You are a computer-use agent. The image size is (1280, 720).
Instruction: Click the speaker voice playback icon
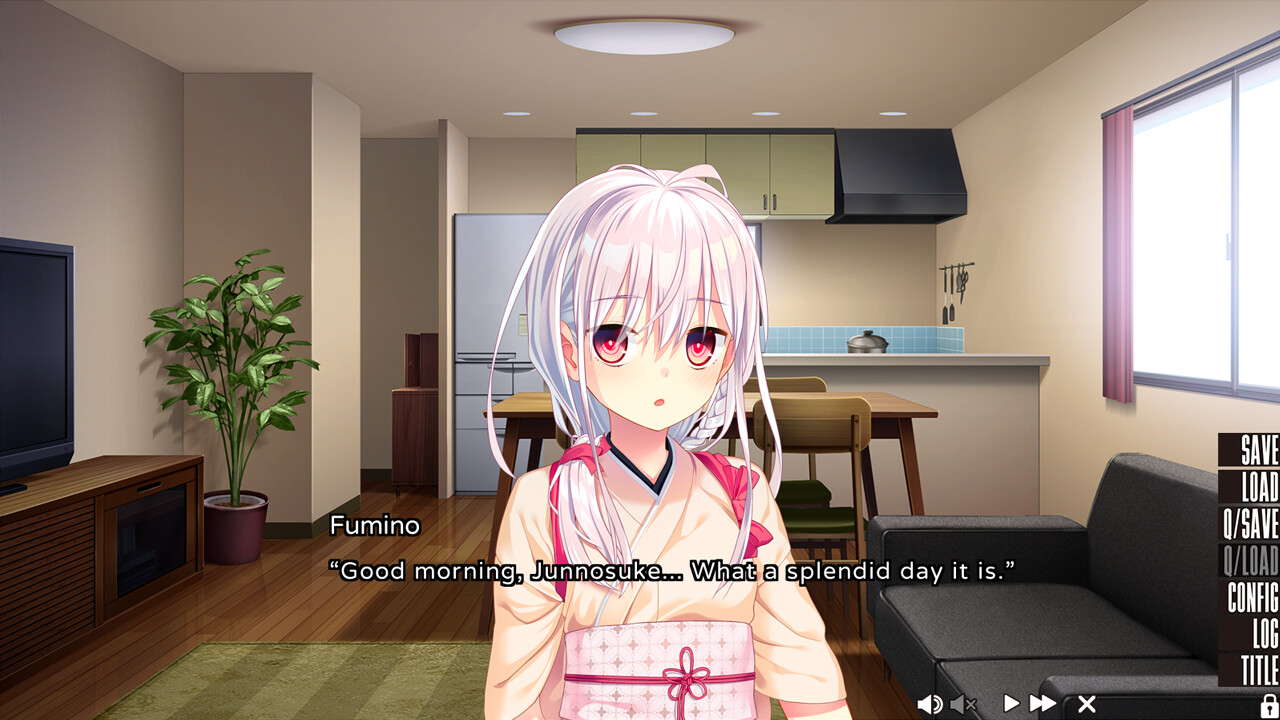point(931,703)
